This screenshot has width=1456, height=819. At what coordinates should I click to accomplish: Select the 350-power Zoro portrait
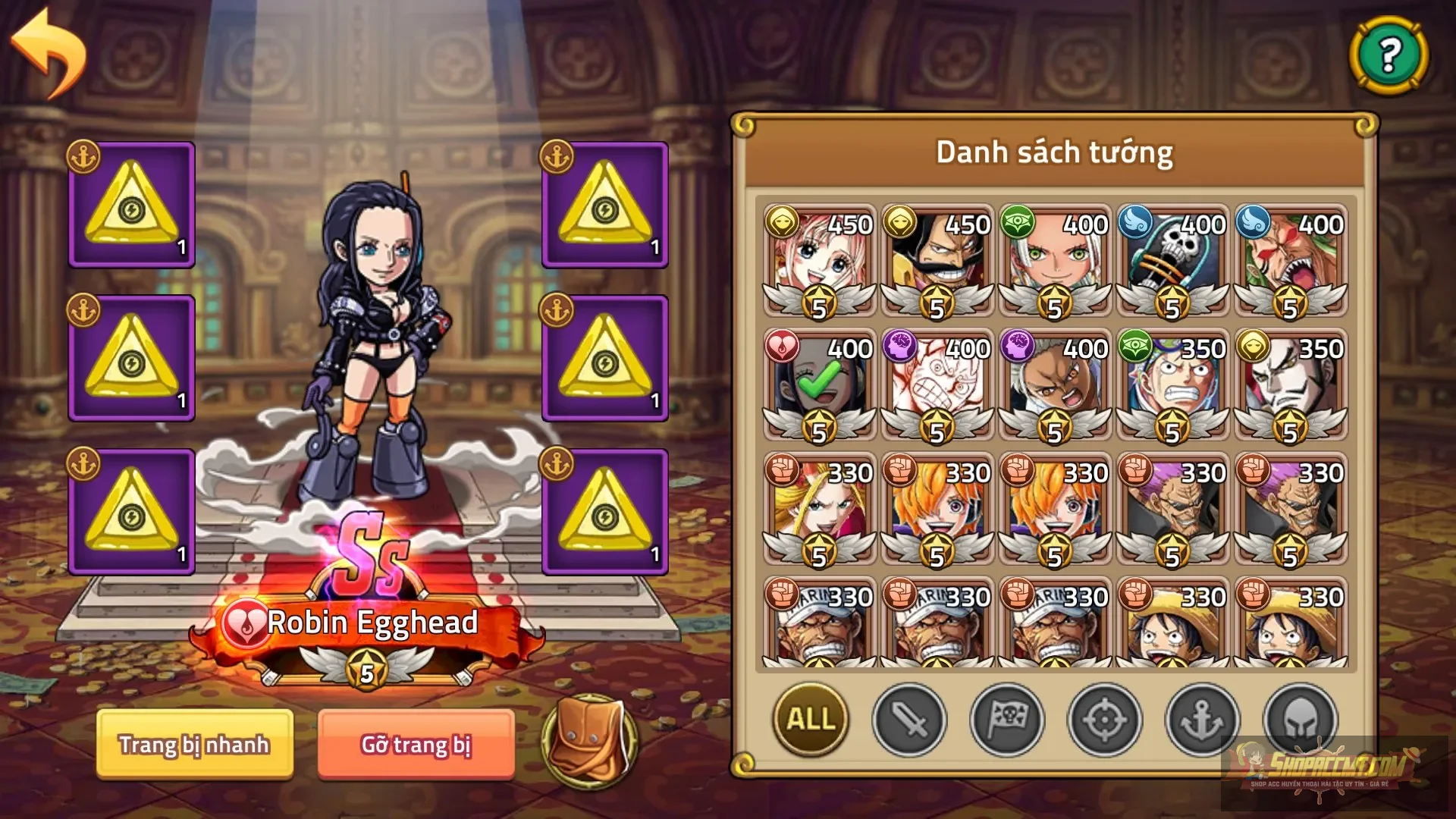[1170, 387]
